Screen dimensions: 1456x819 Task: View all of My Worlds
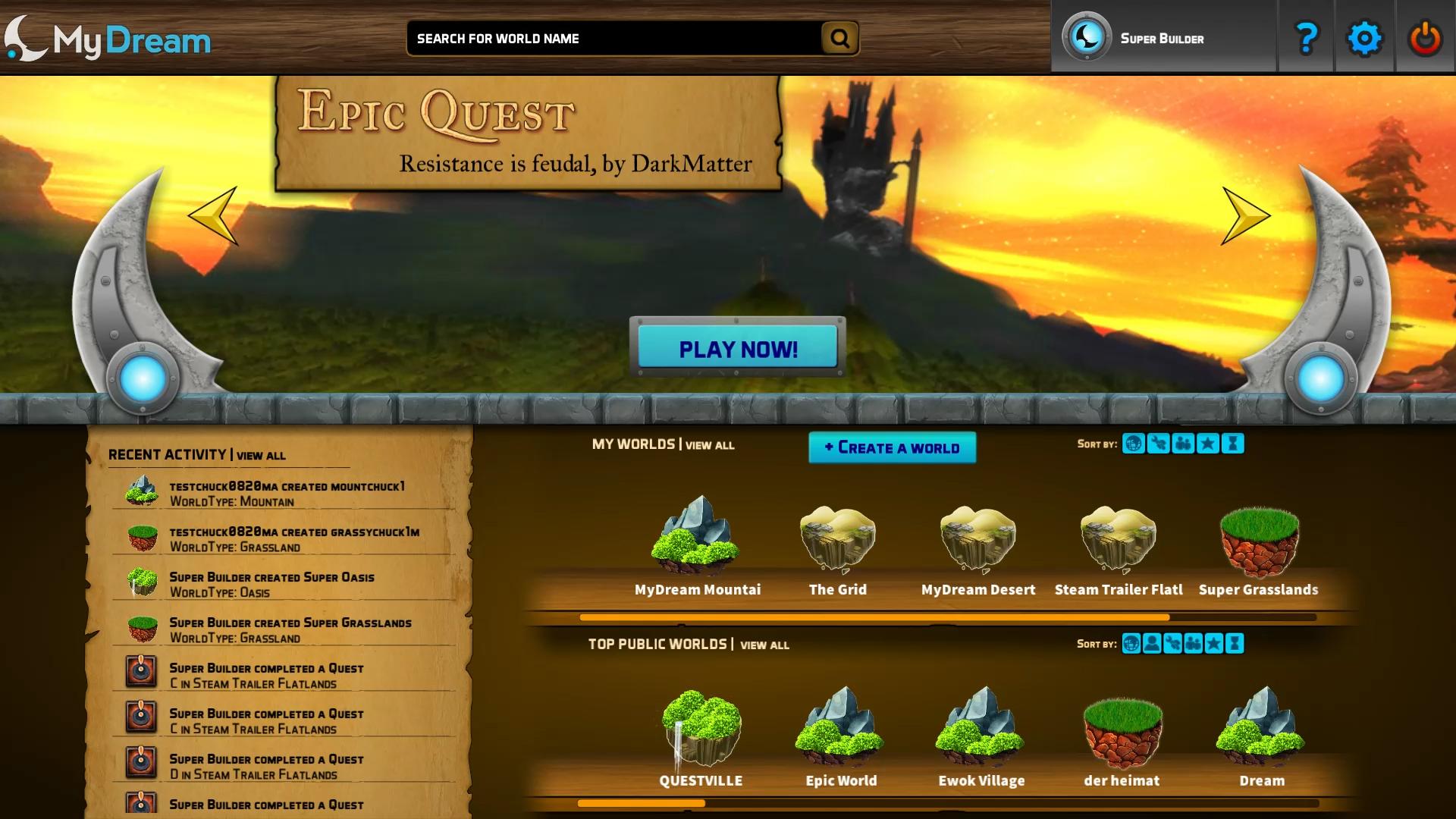pyautogui.click(x=710, y=445)
